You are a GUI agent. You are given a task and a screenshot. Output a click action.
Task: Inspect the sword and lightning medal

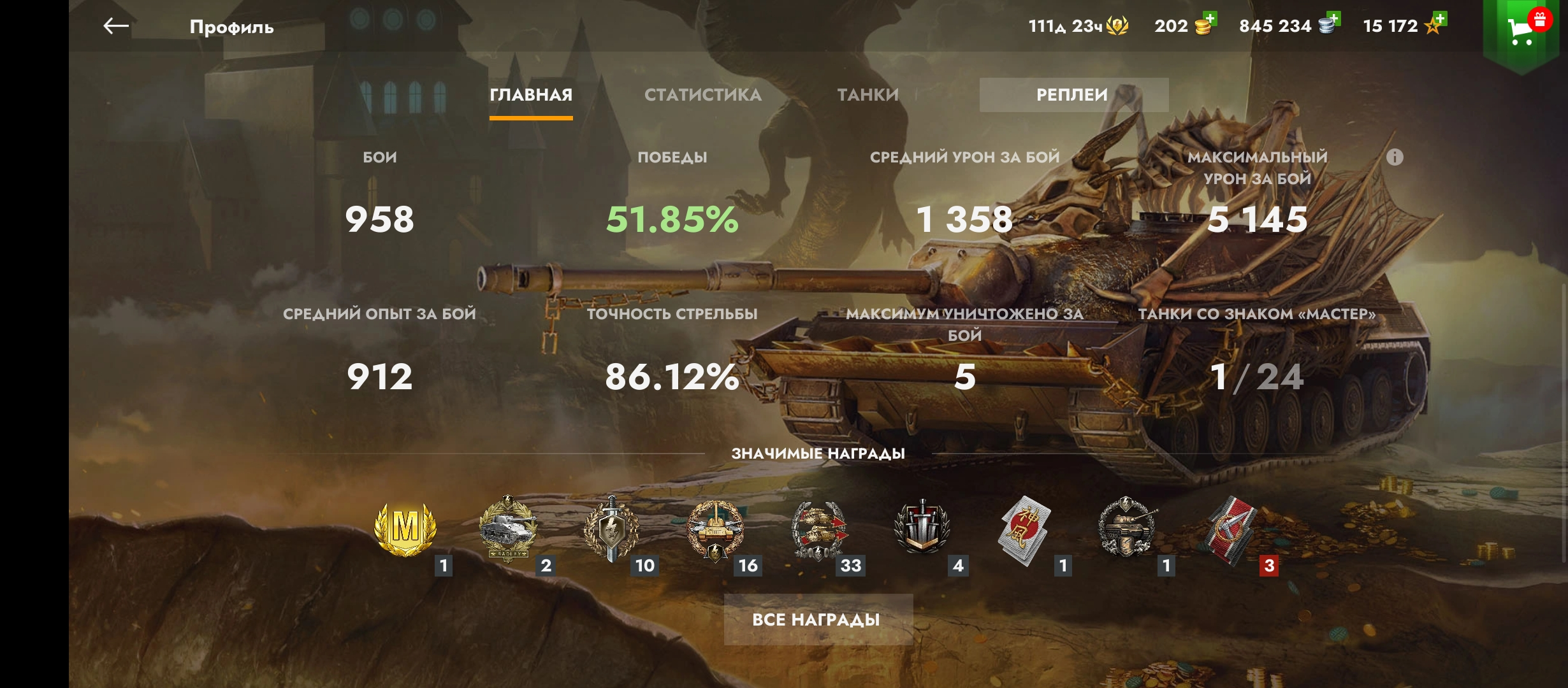(x=611, y=529)
